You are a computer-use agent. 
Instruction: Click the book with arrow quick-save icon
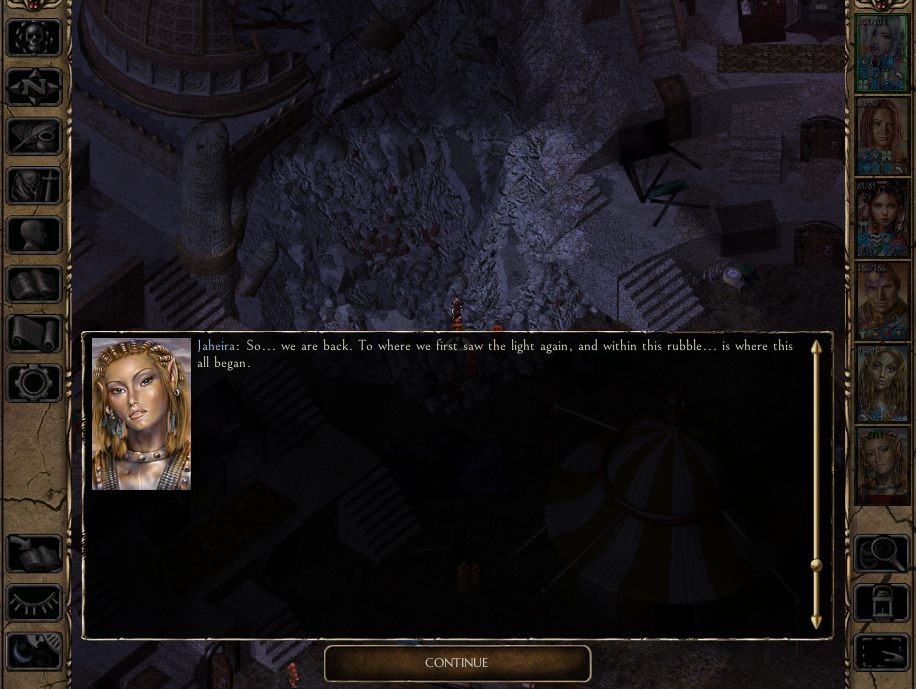point(35,553)
